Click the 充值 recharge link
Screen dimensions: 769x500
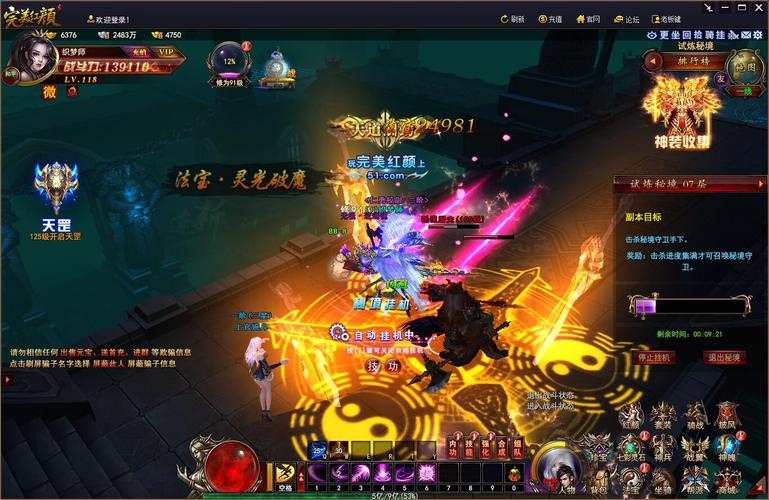point(551,19)
